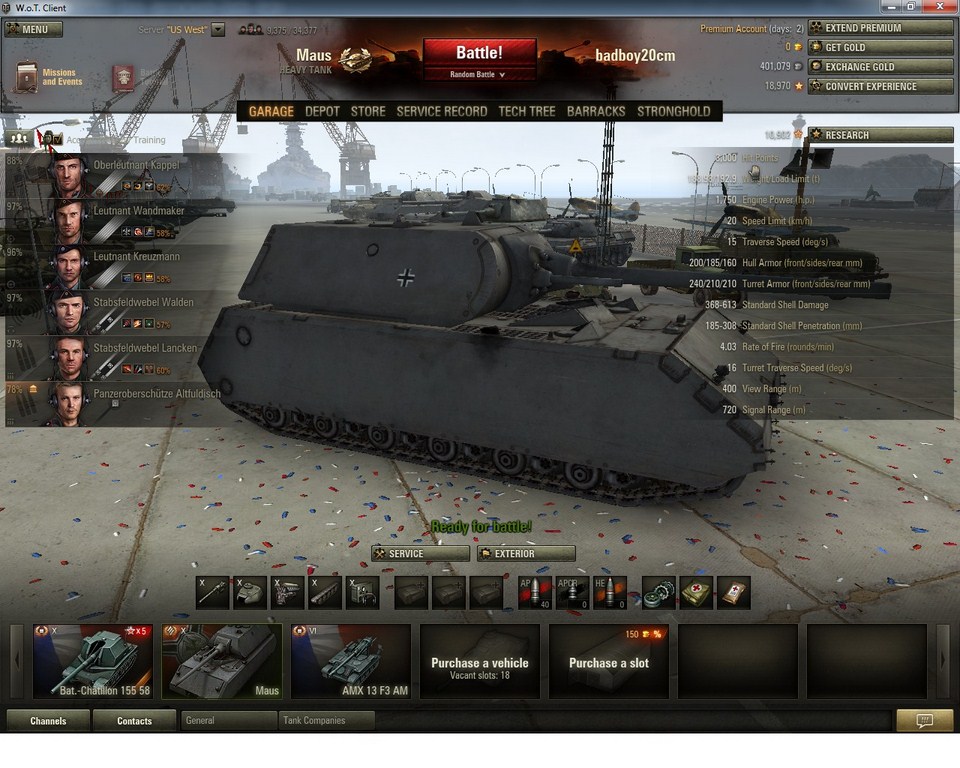Open the main Menu
The width and height of the screenshot is (960, 768).
pyautogui.click(x=34, y=29)
